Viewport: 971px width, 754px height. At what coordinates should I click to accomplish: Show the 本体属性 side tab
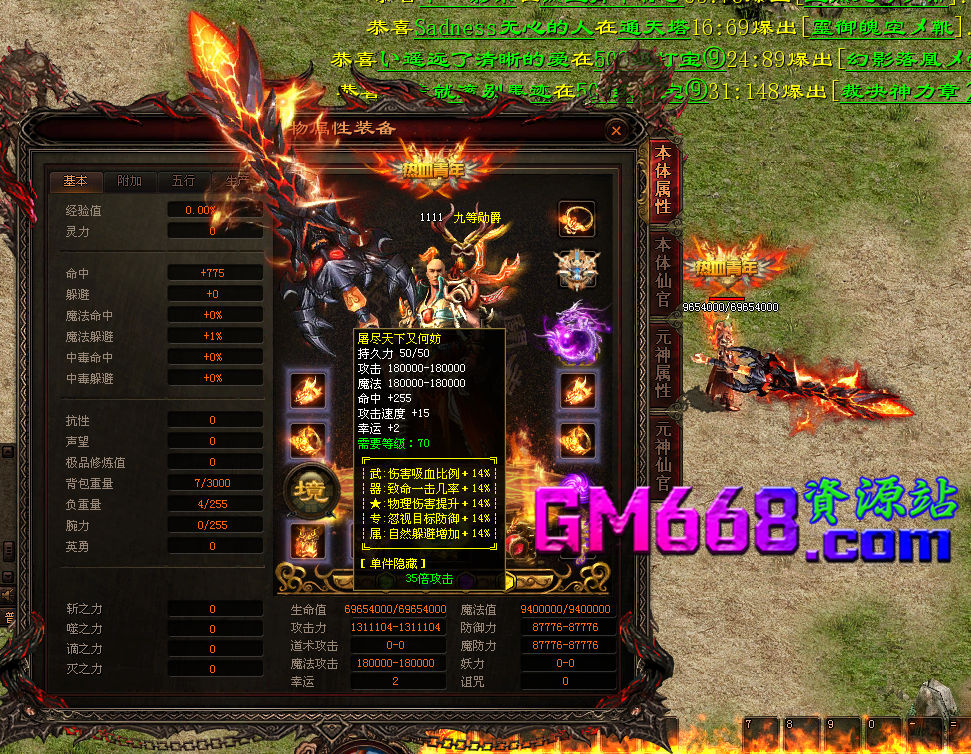click(x=662, y=180)
